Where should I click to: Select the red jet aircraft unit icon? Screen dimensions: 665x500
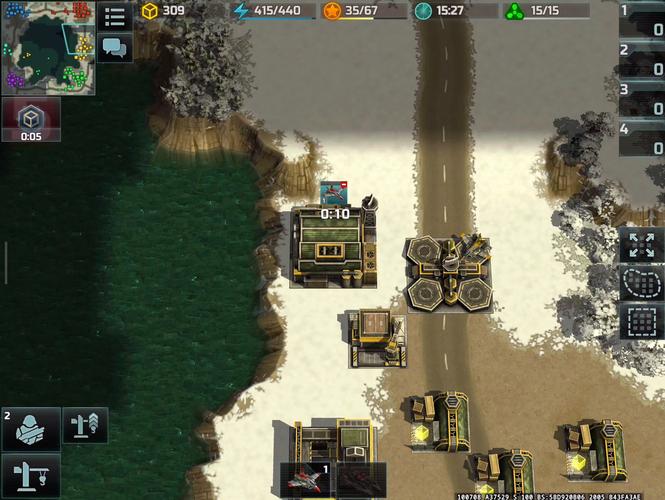pos(306,480)
